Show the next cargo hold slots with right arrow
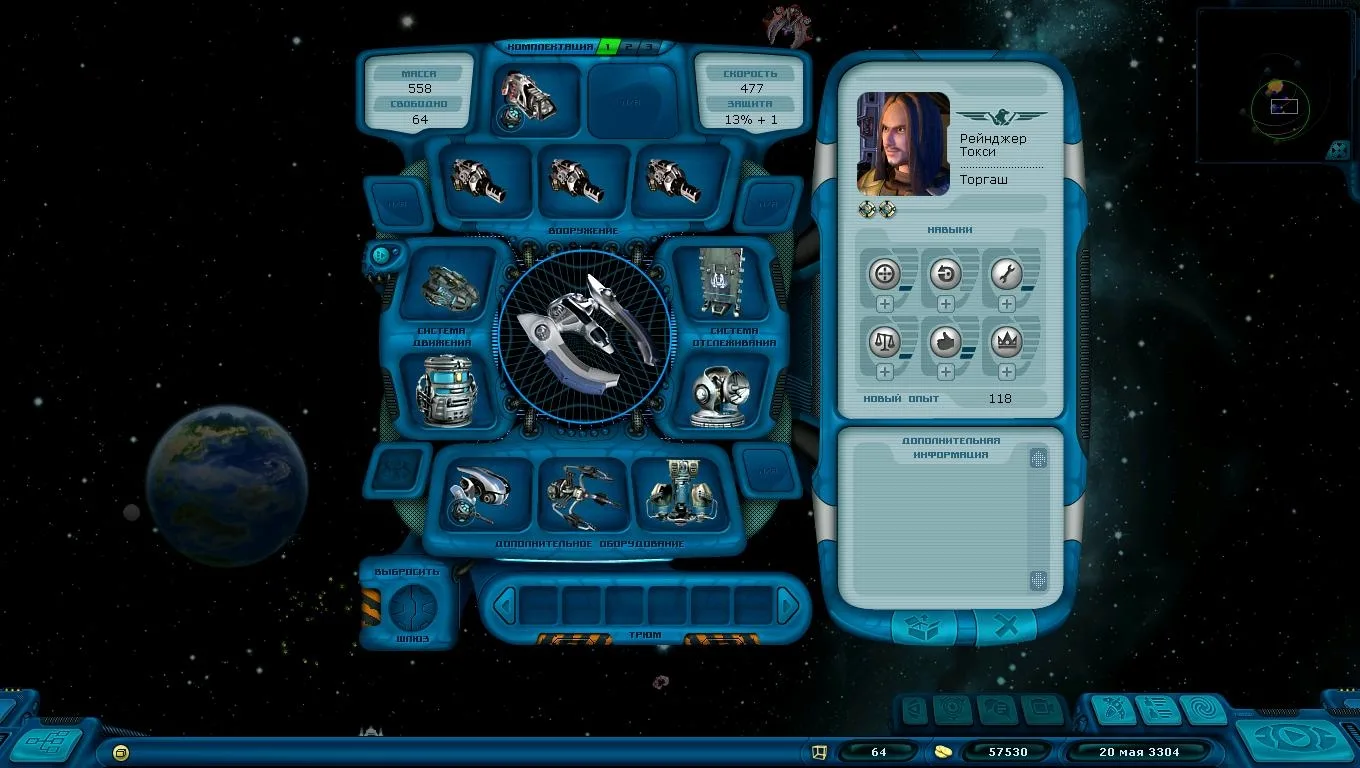This screenshot has width=1360, height=768. (x=788, y=605)
